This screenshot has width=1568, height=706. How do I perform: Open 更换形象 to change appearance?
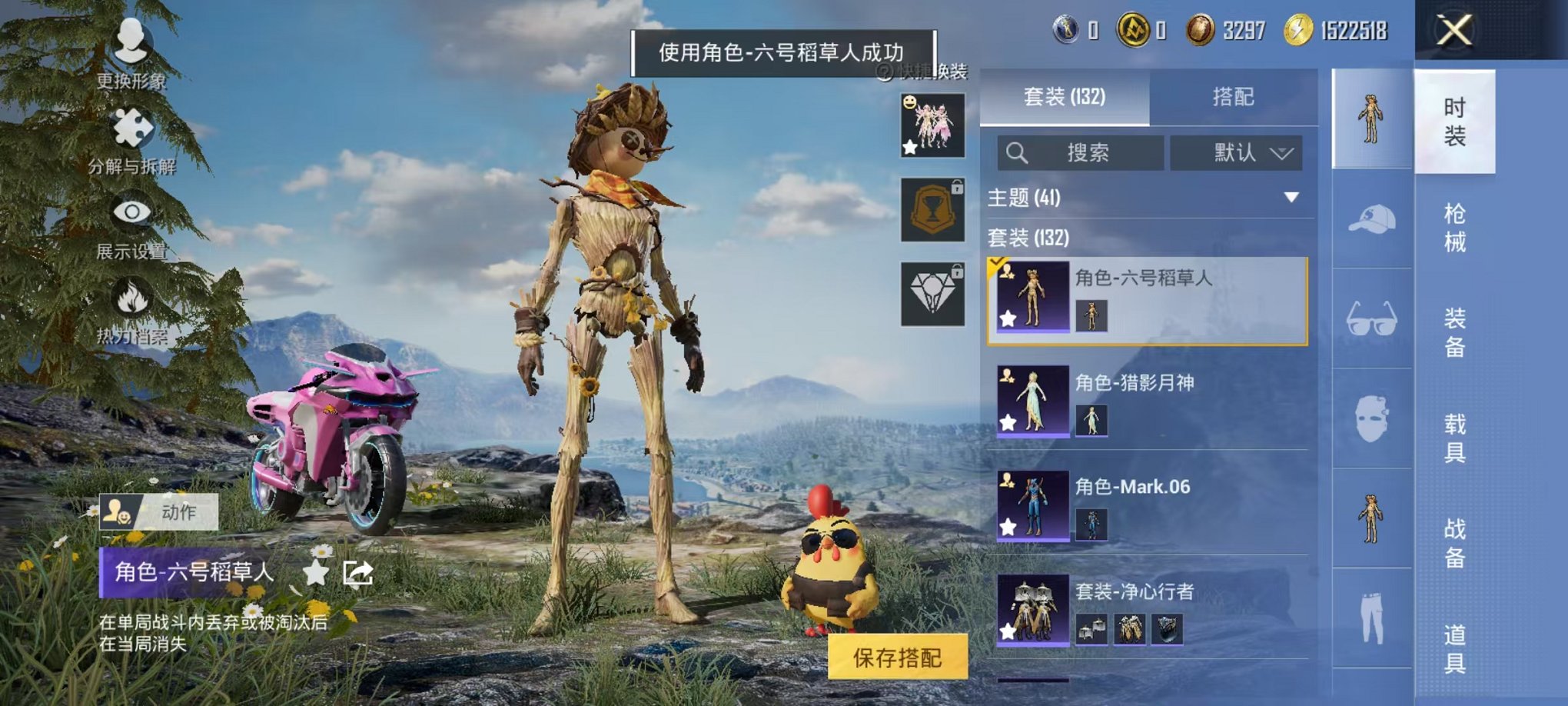(132, 58)
